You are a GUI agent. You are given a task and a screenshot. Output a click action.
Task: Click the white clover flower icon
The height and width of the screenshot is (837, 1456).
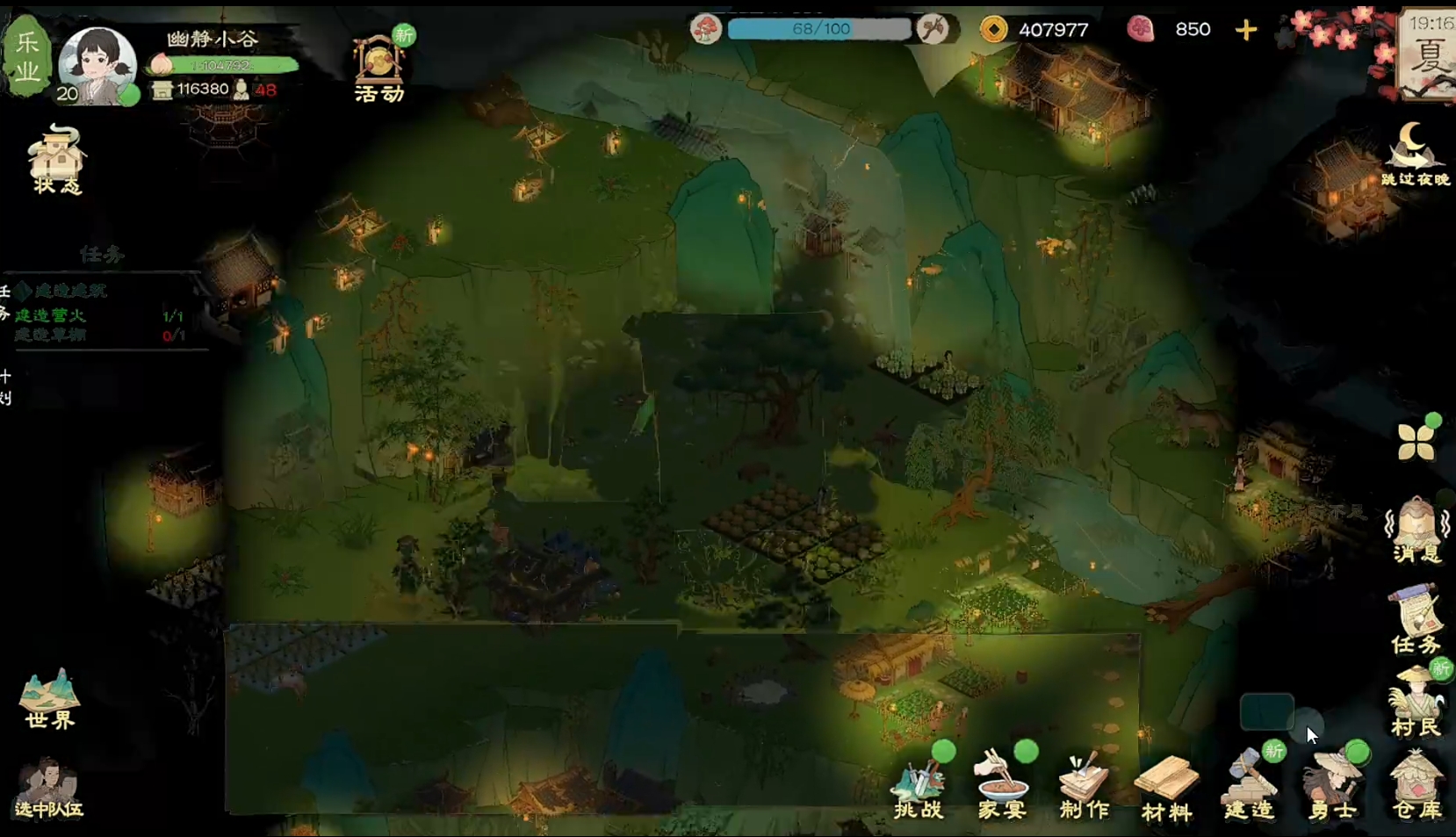tap(1416, 441)
